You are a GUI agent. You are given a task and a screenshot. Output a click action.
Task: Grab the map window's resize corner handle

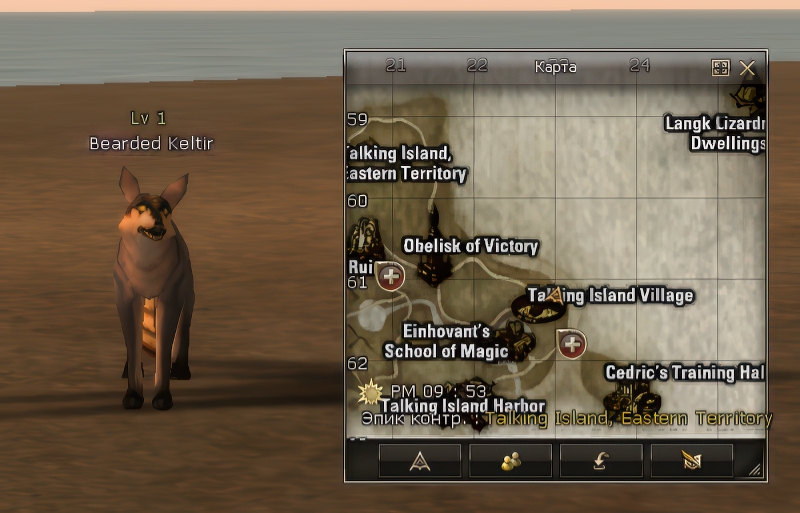pos(755,469)
